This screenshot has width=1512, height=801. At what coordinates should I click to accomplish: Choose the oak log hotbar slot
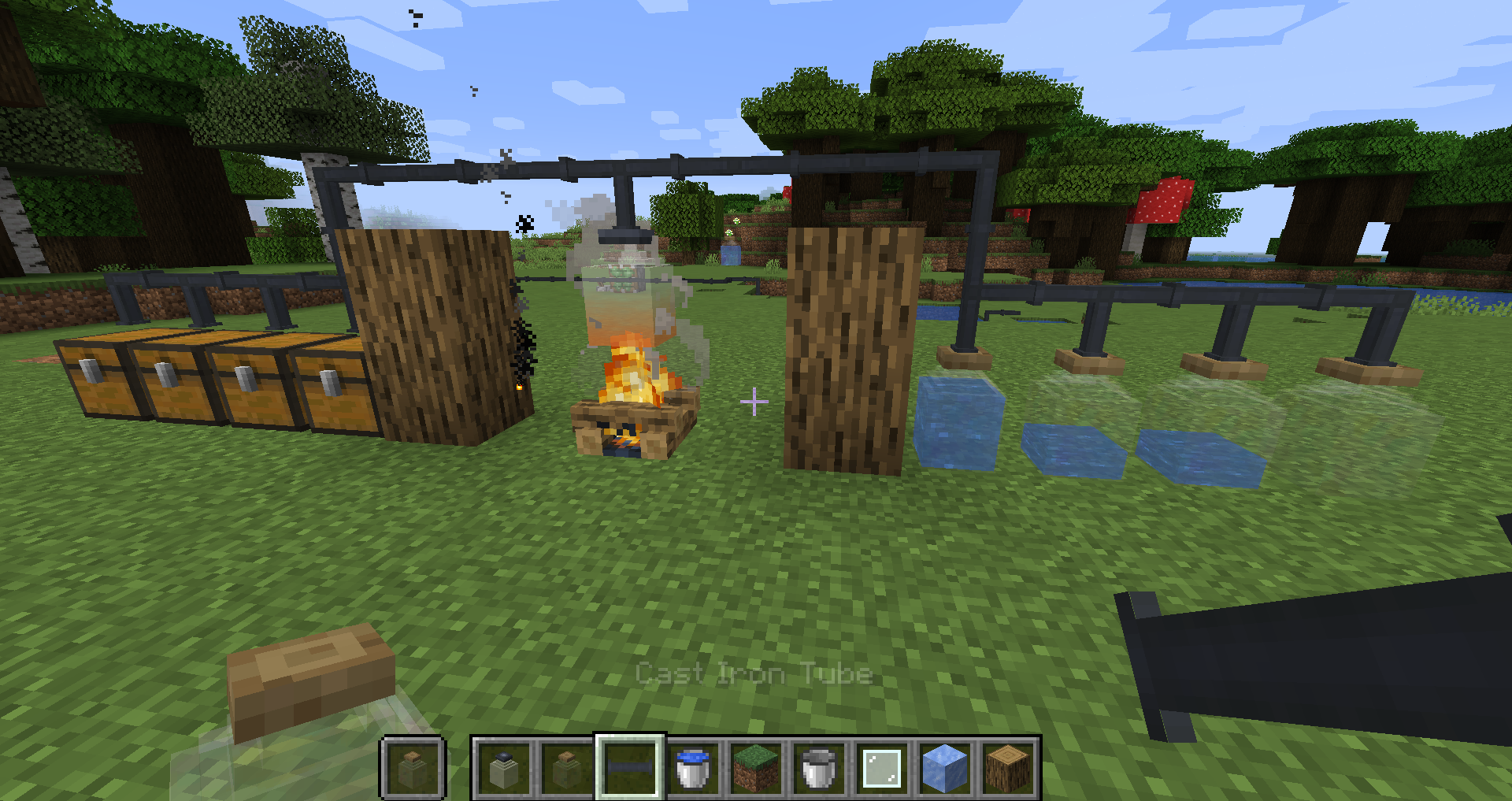click(1007, 768)
